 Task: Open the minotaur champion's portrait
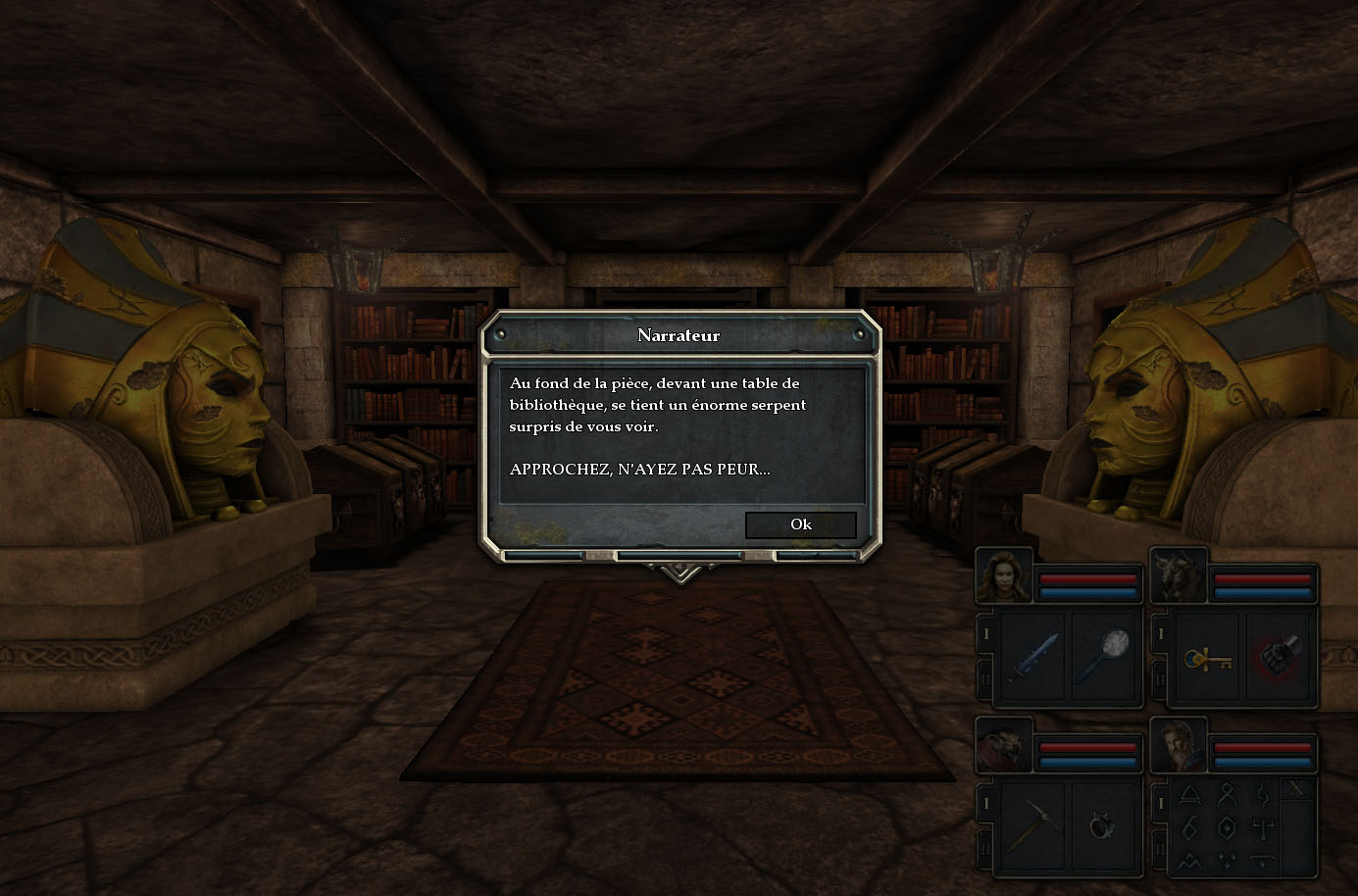[1178, 576]
